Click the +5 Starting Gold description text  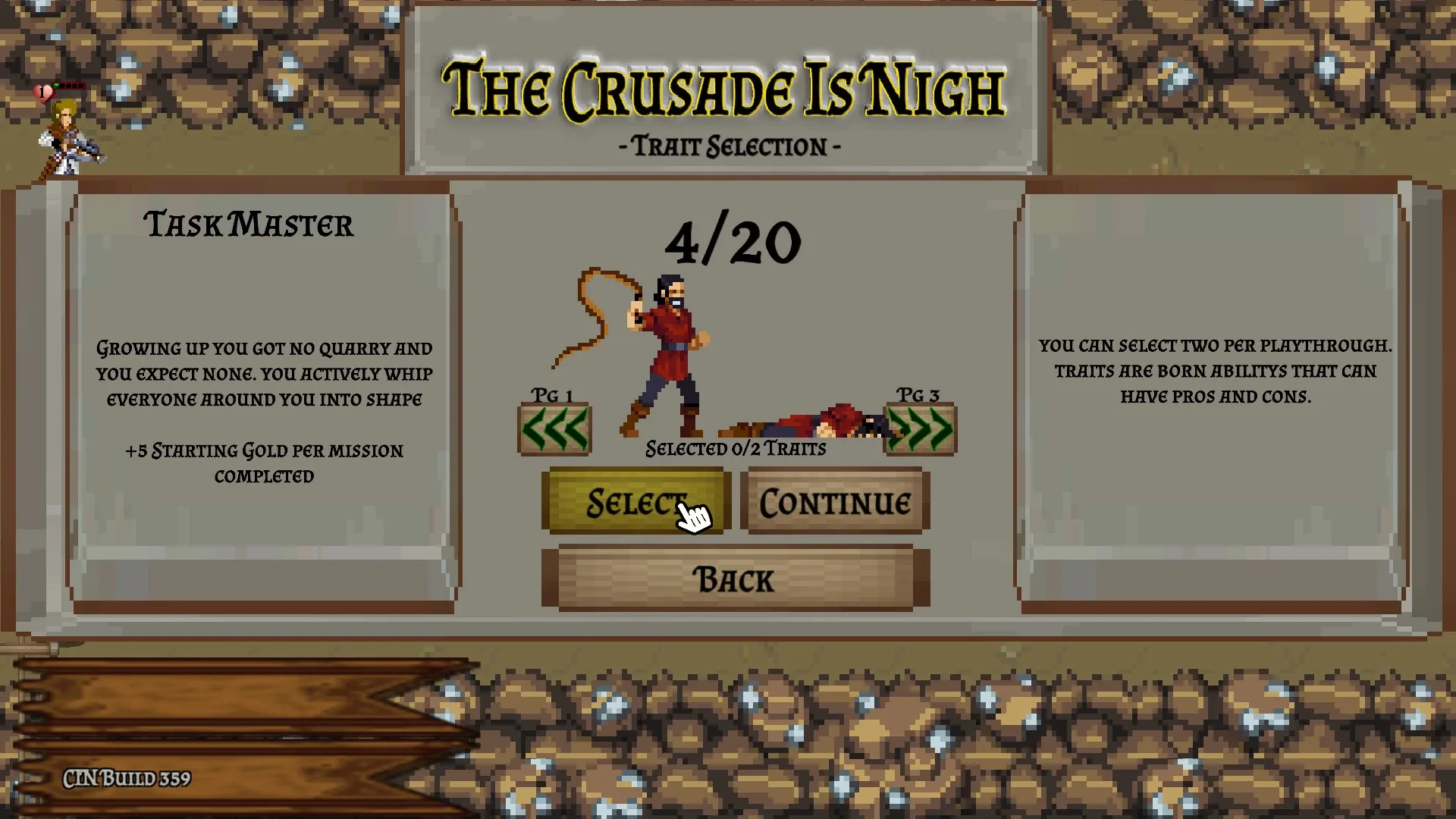coord(265,463)
